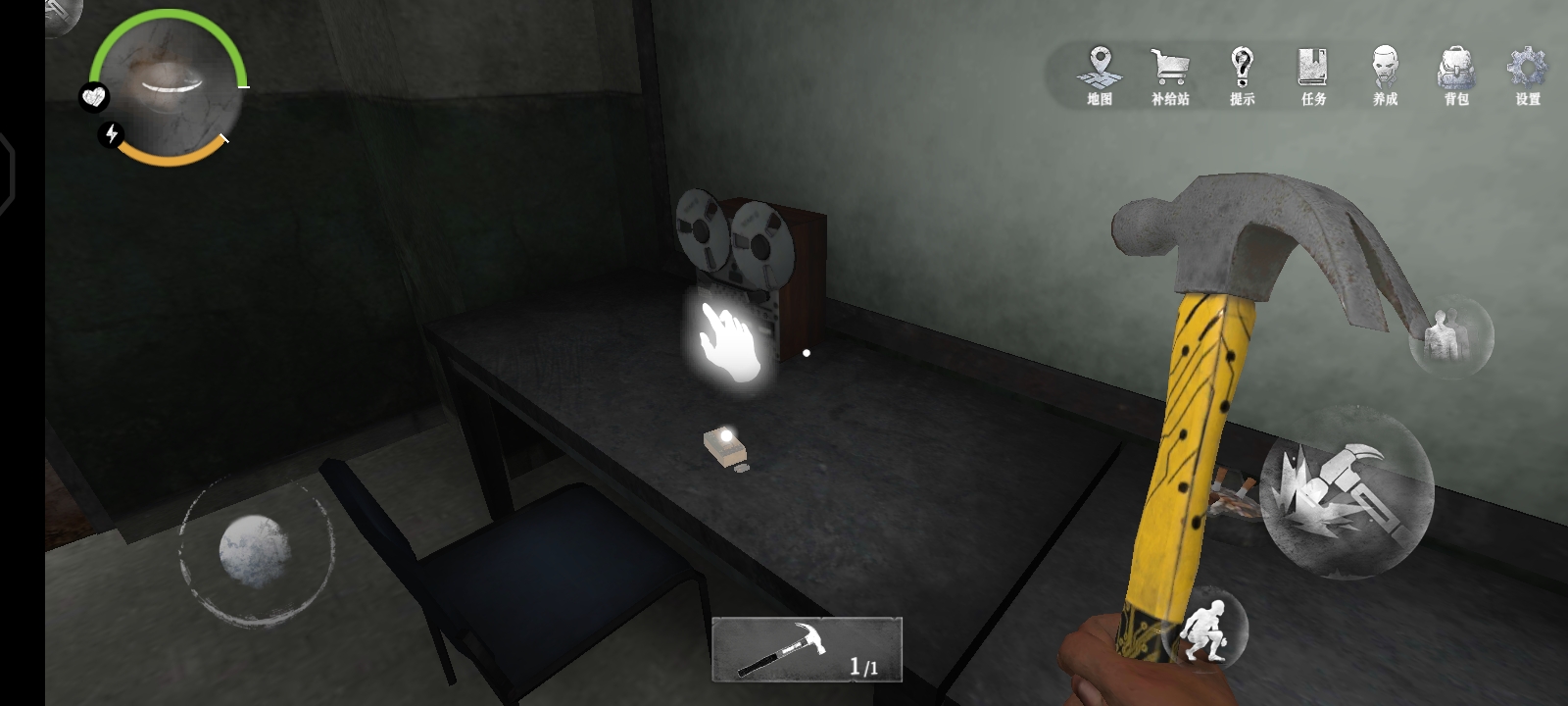The width and height of the screenshot is (1568, 706).
Task: Tap the glowing hand interact prompt
Action: [x=729, y=342]
